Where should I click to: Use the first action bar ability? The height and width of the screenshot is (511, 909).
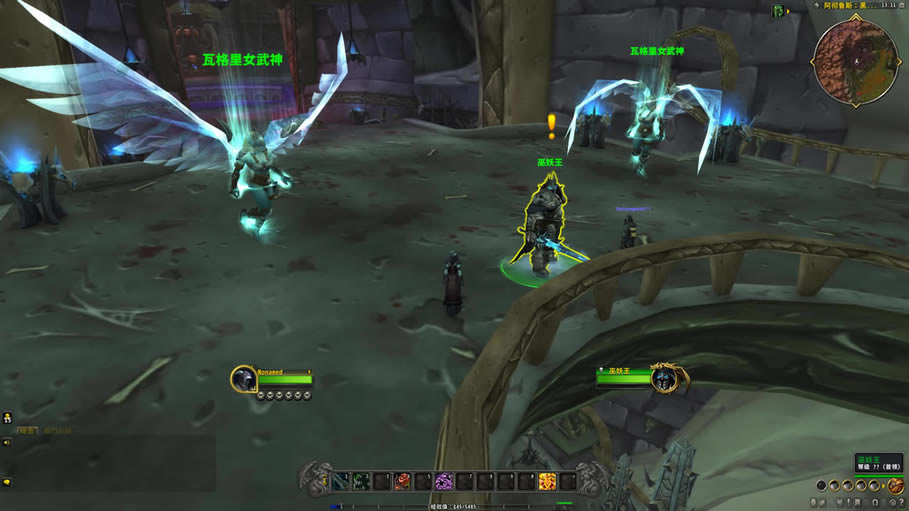[x=341, y=482]
